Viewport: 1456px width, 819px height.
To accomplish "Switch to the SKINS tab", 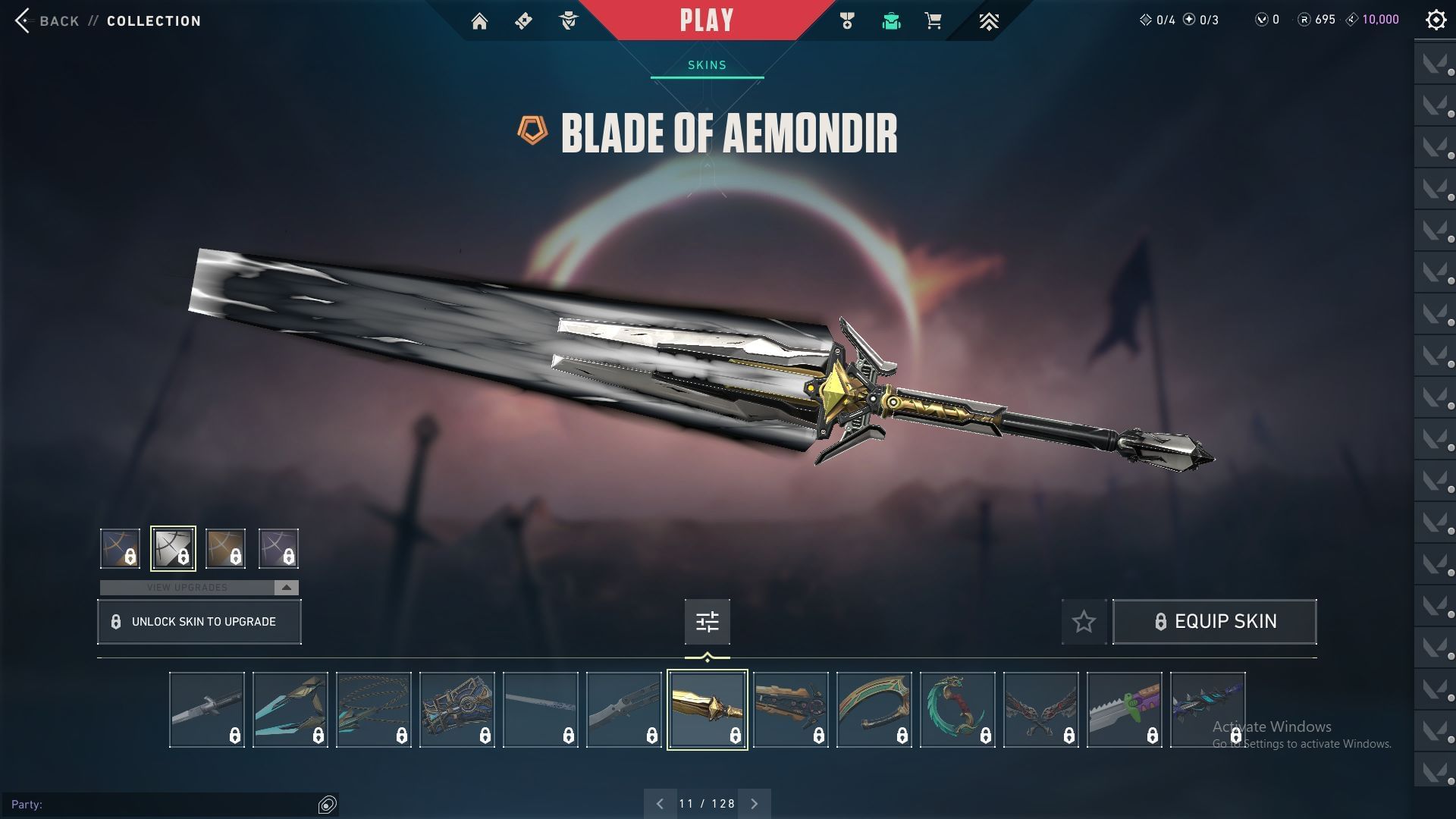I will point(706,64).
